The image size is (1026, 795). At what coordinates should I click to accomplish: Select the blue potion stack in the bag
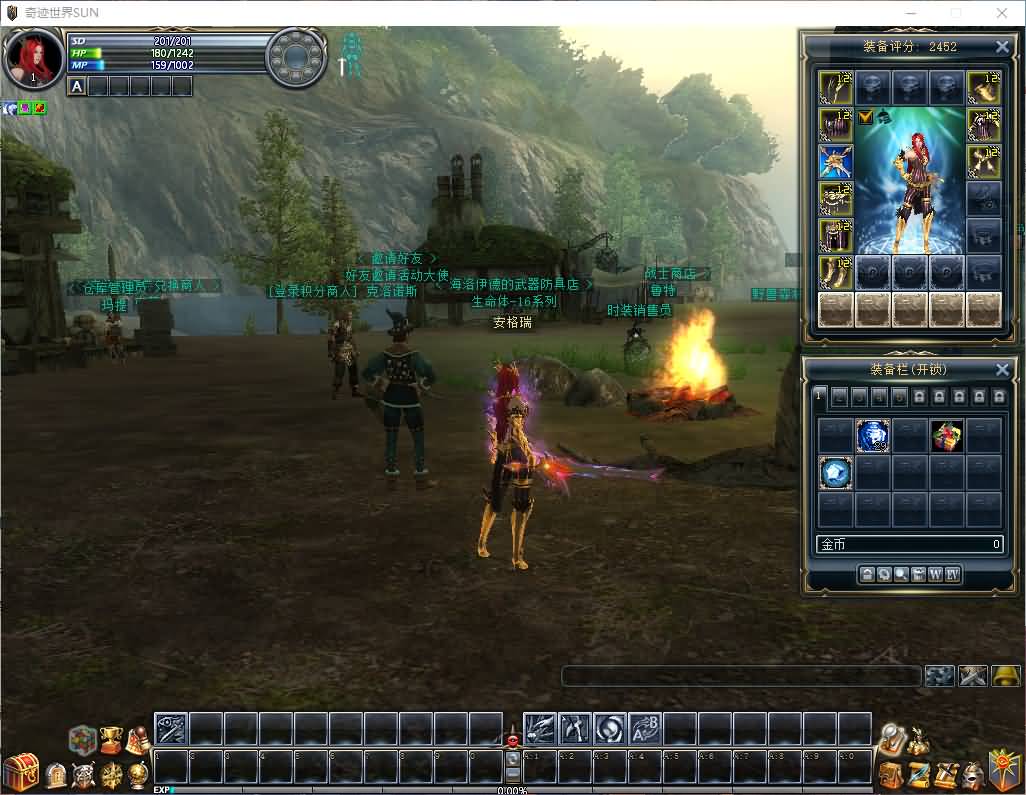point(872,436)
